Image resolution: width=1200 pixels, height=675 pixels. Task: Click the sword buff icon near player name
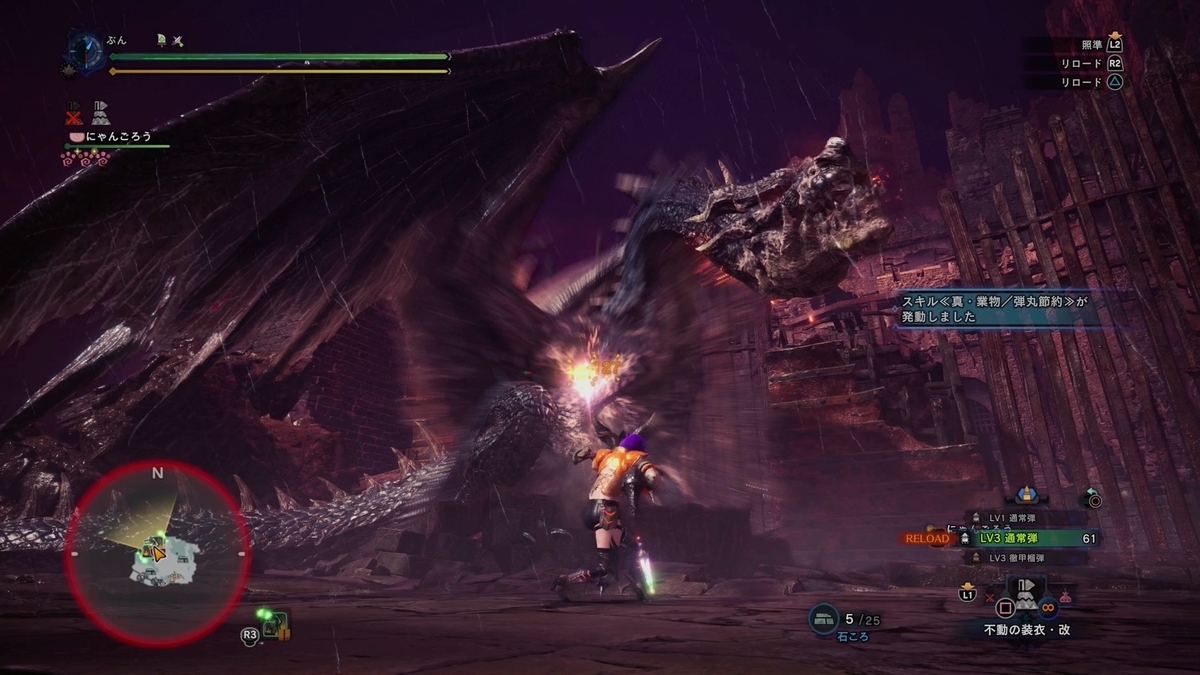click(x=177, y=40)
